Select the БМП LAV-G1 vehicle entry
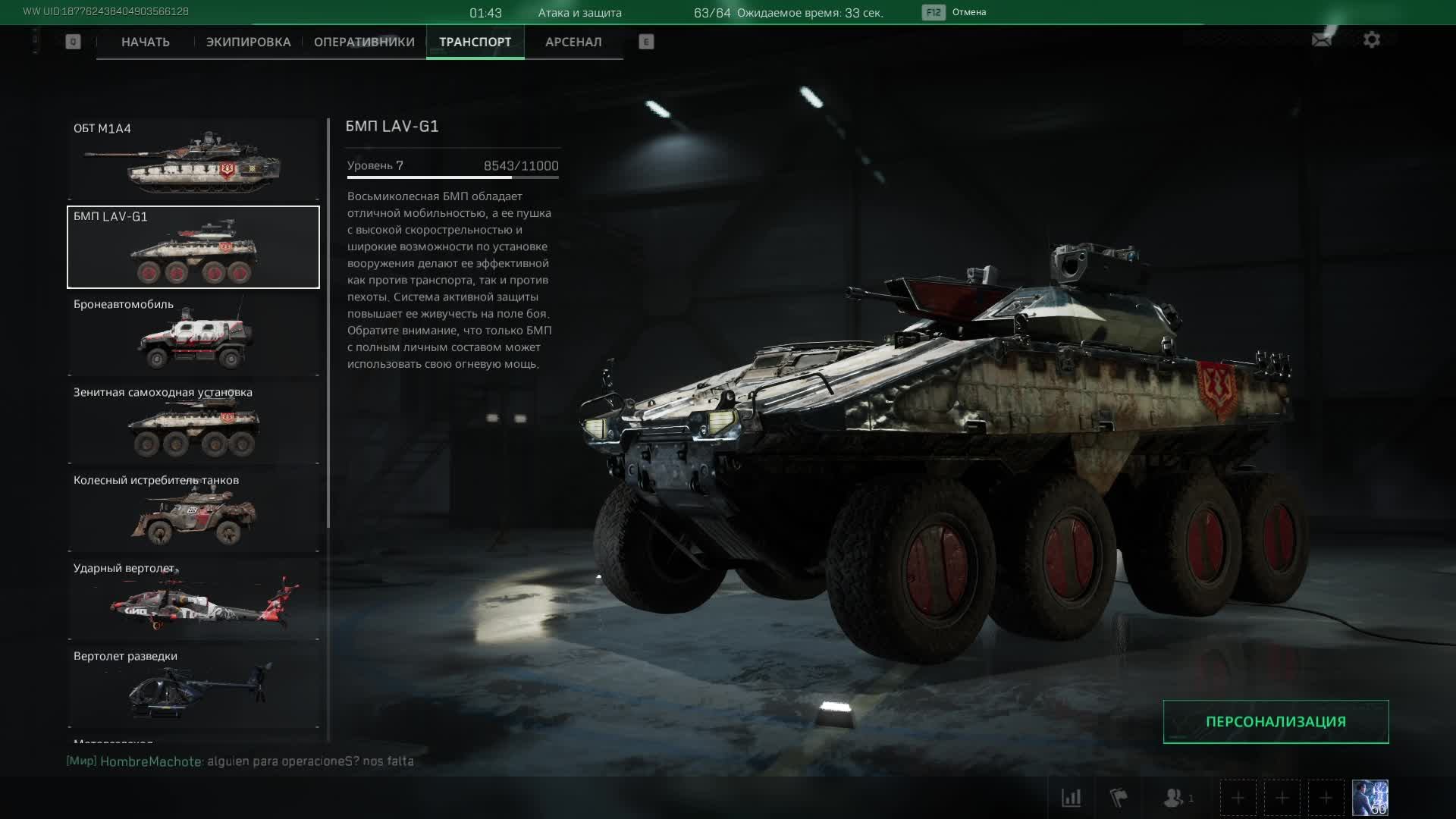 pos(193,247)
